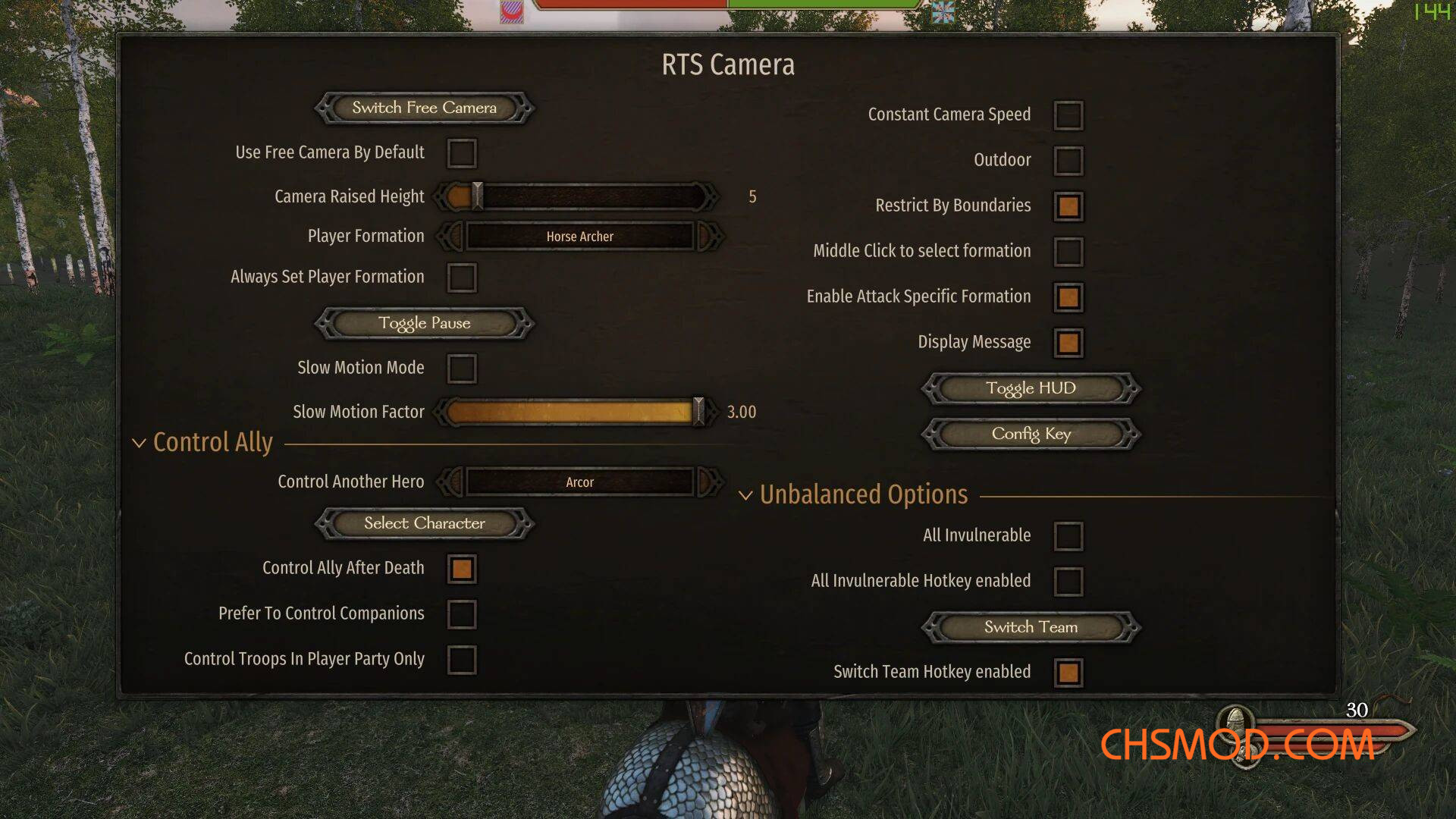Enable All Invulnerable
The height and width of the screenshot is (819, 1456).
(x=1068, y=535)
